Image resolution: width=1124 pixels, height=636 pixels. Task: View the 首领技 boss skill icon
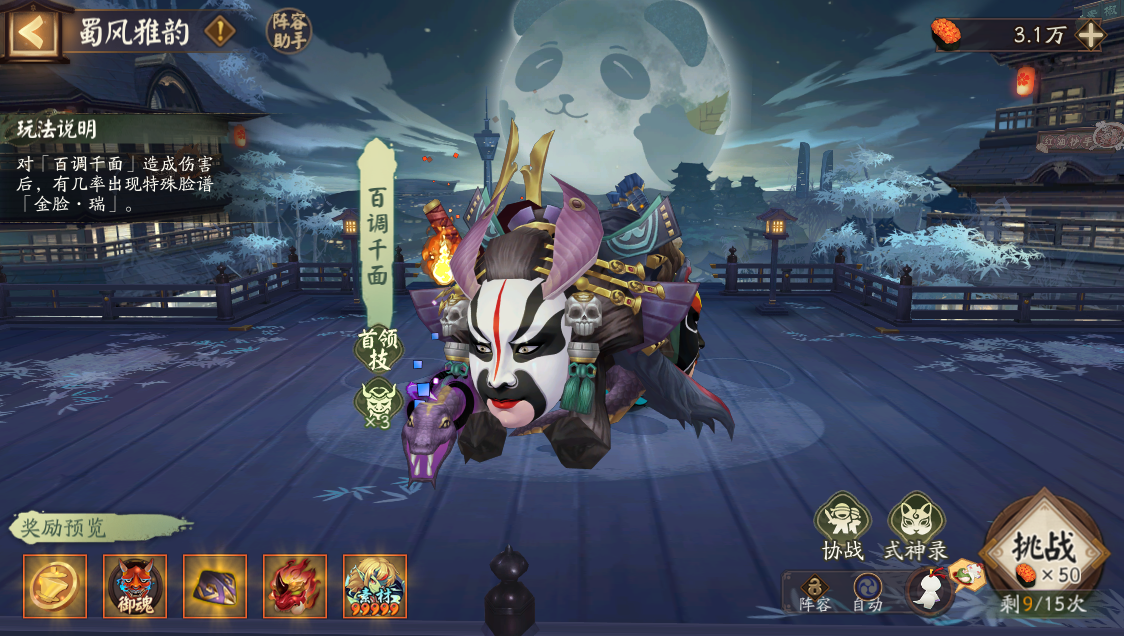(x=379, y=401)
